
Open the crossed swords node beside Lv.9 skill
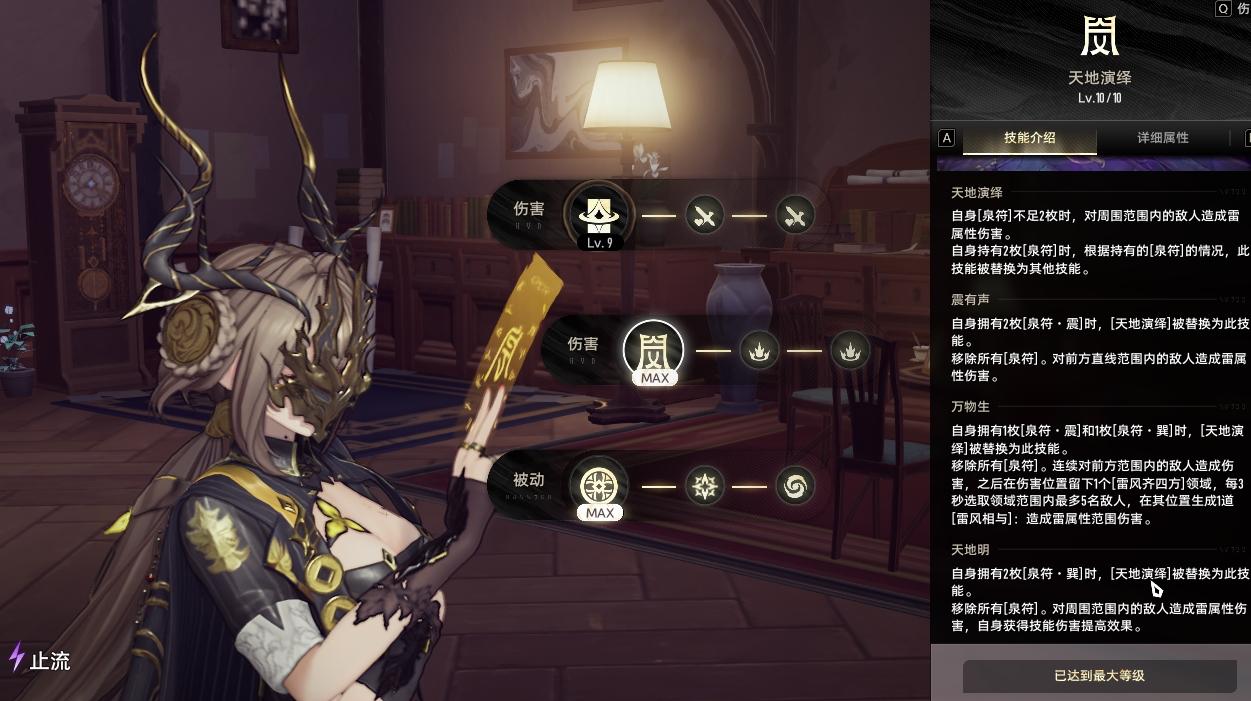click(704, 215)
